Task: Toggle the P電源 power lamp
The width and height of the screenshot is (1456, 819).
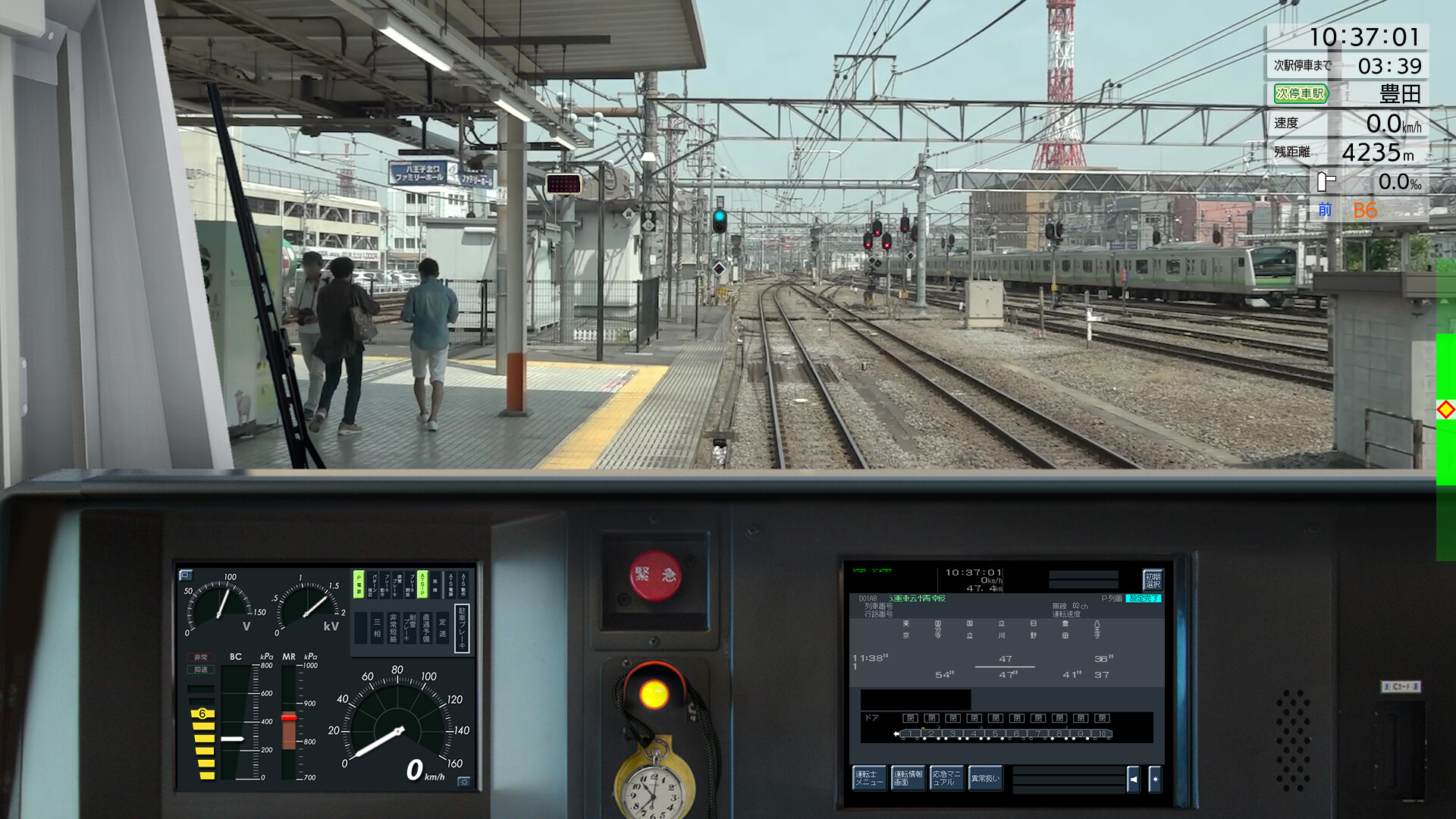Action: [358, 585]
